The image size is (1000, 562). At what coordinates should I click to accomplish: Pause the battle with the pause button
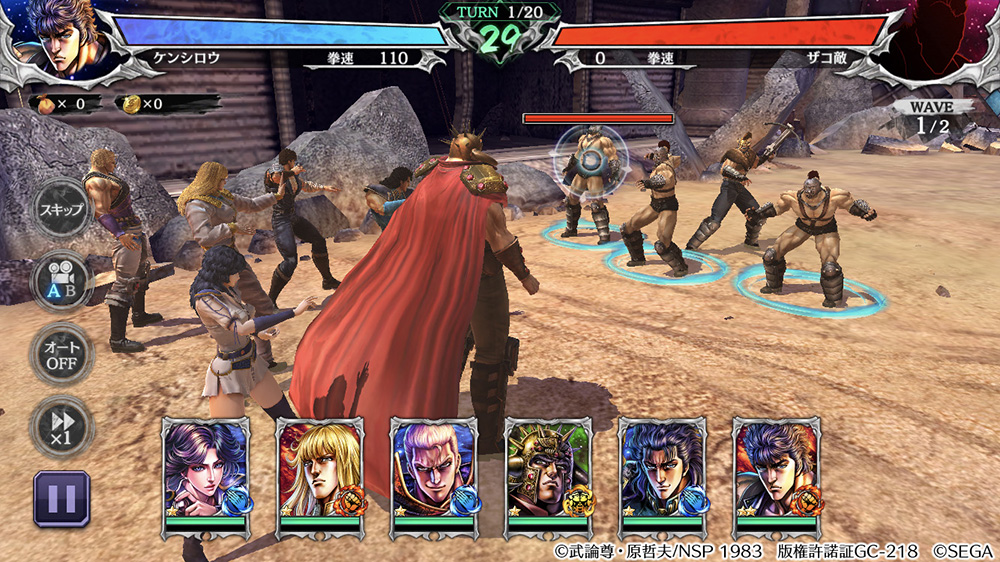62,499
